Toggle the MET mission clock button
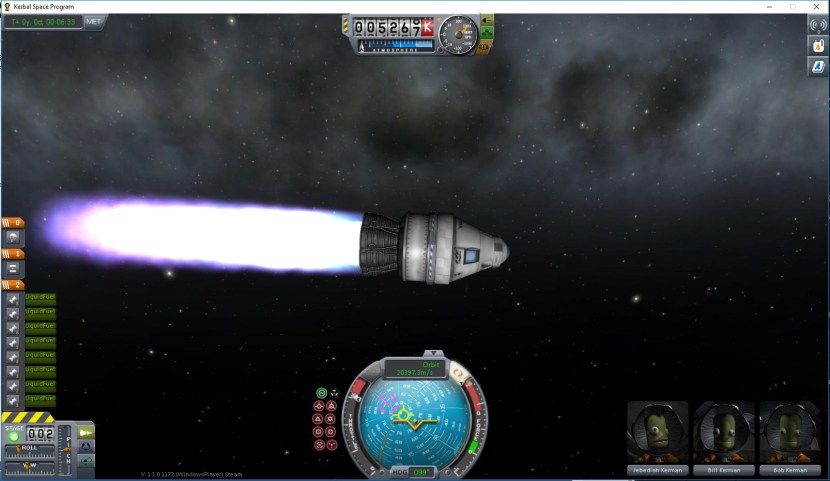Image resolution: width=830 pixels, height=481 pixels. [94, 20]
